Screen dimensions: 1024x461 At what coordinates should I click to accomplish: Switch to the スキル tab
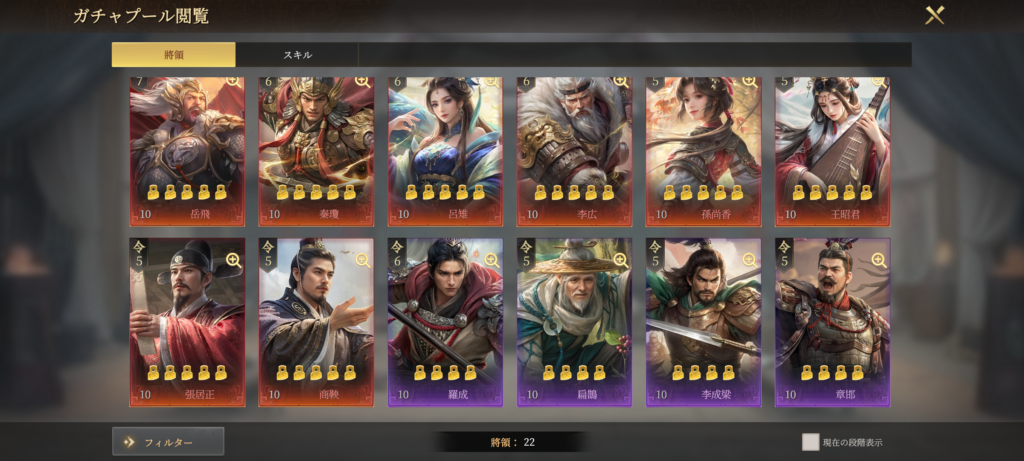coord(297,55)
